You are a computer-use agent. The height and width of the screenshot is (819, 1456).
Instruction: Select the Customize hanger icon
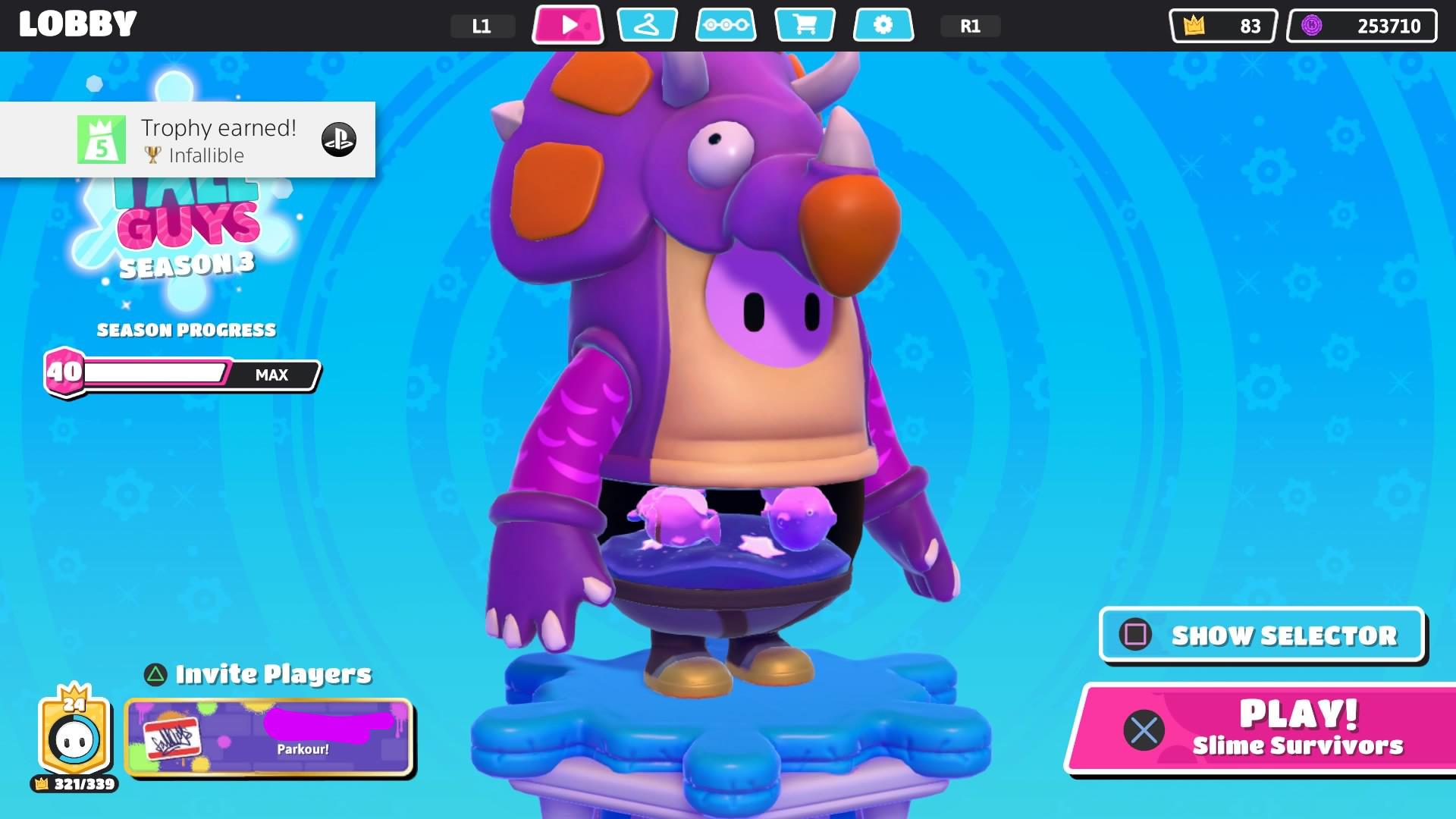point(647,25)
